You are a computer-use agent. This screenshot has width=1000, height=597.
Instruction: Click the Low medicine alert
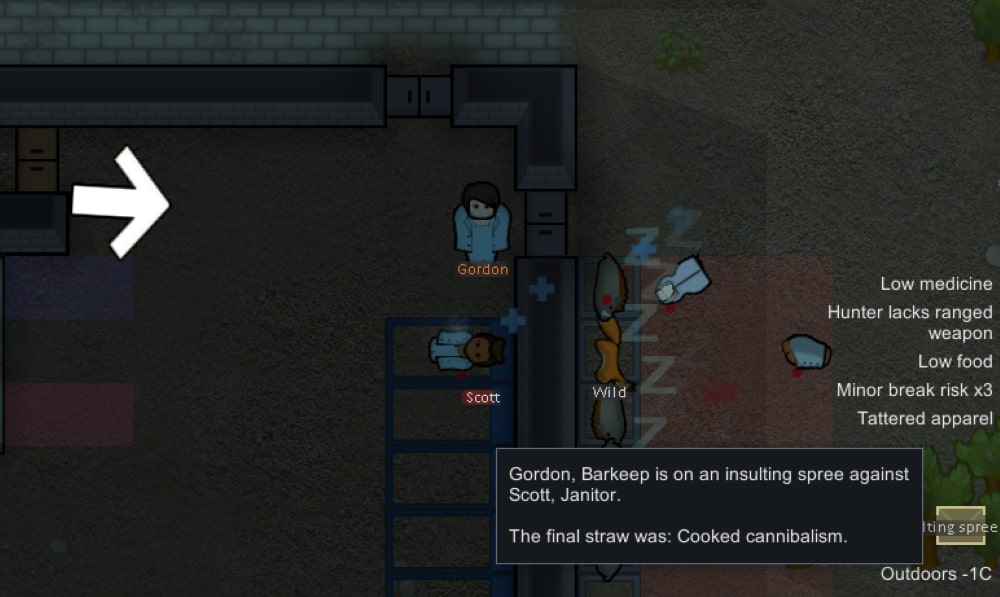tap(936, 285)
